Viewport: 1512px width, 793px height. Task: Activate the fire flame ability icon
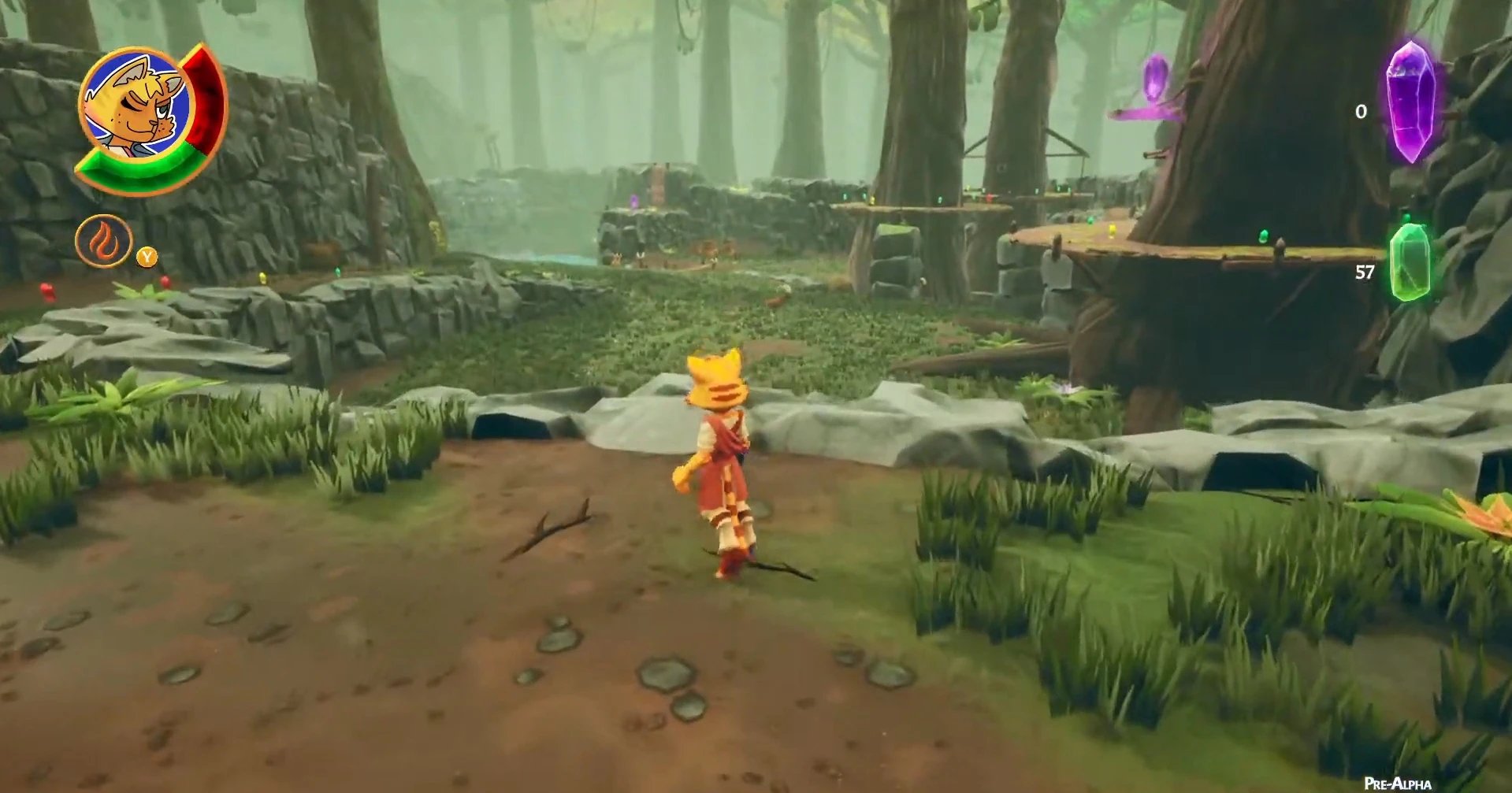[x=103, y=241]
